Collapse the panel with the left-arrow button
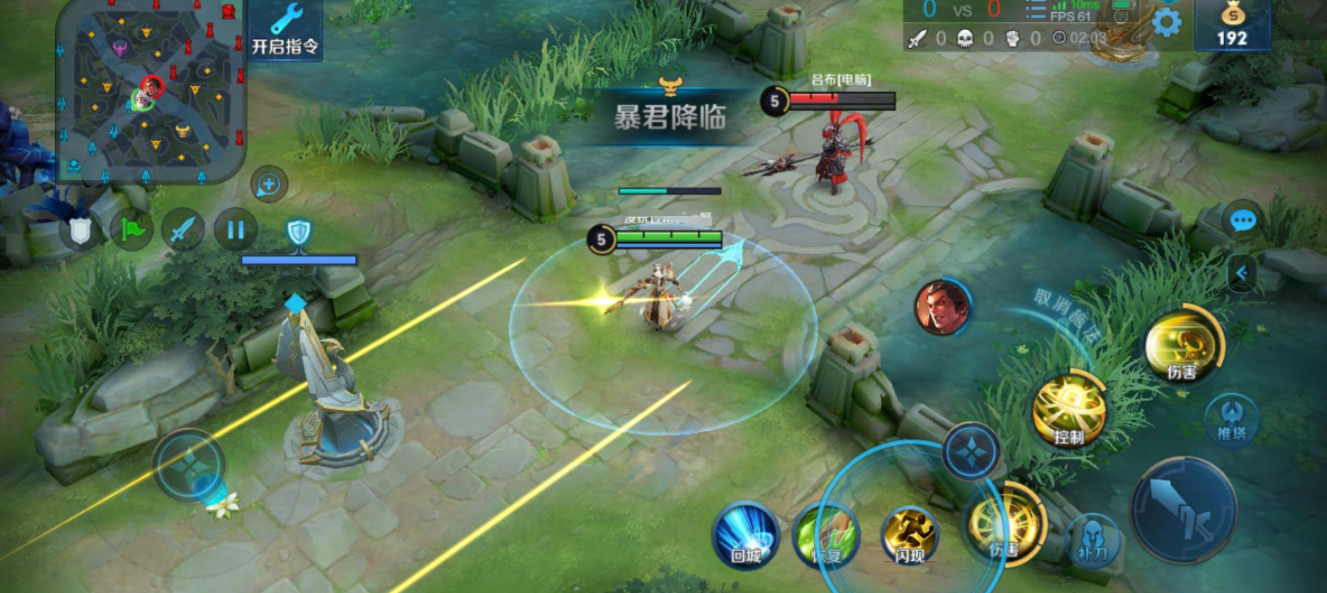The width and height of the screenshot is (1327, 593). (x=1241, y=271)
